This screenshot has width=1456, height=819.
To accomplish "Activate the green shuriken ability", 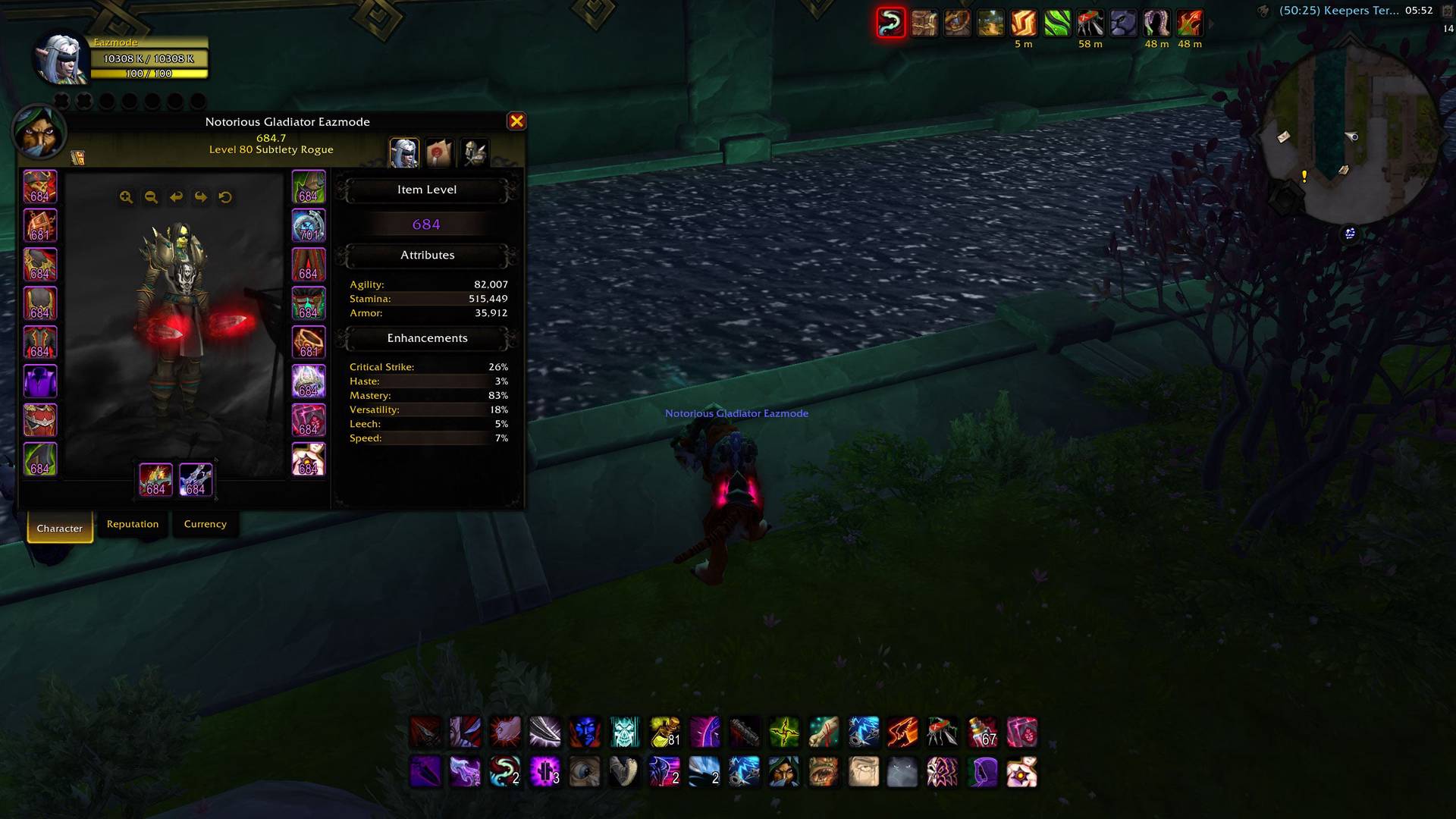I will tap(784, 733).
